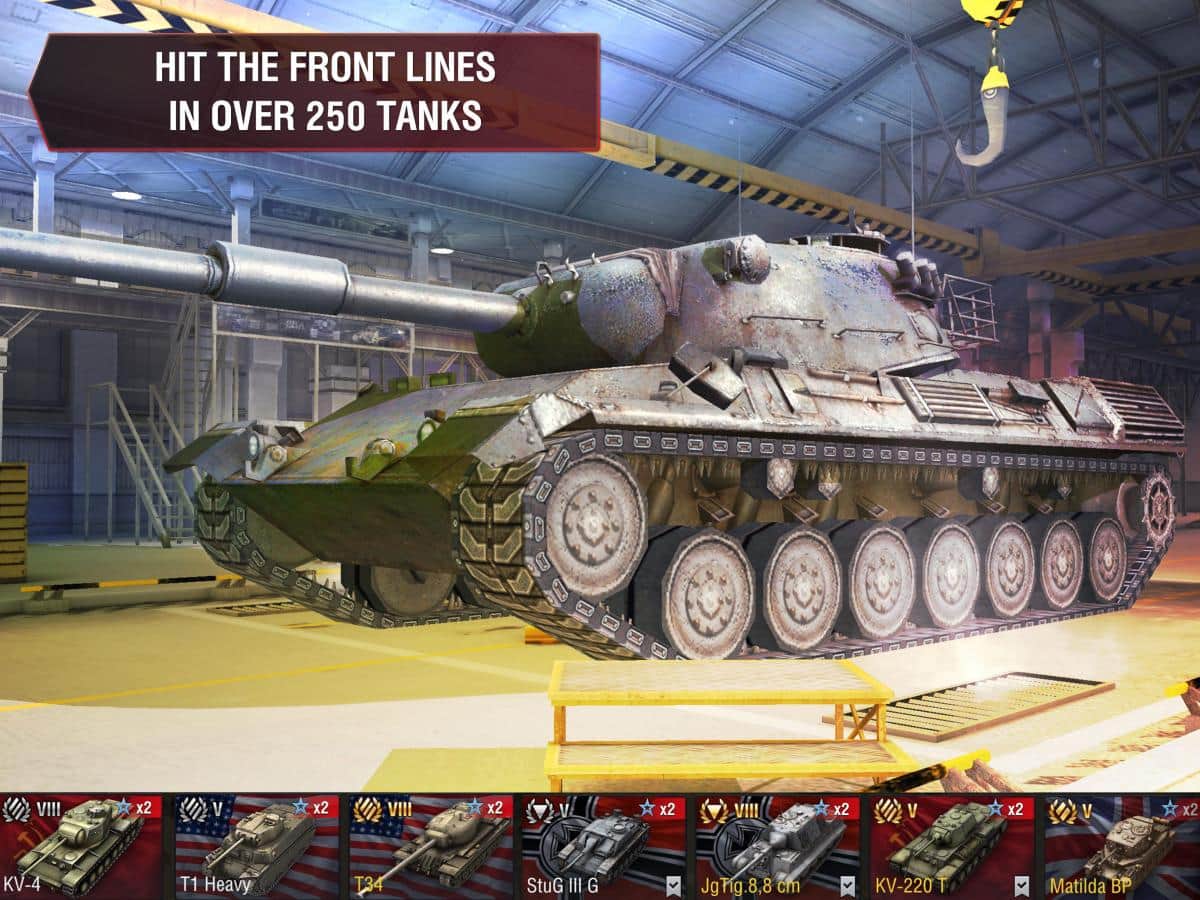
Task: Open the StuG III G card's dropdown arrow
Action: click(674, 885)
